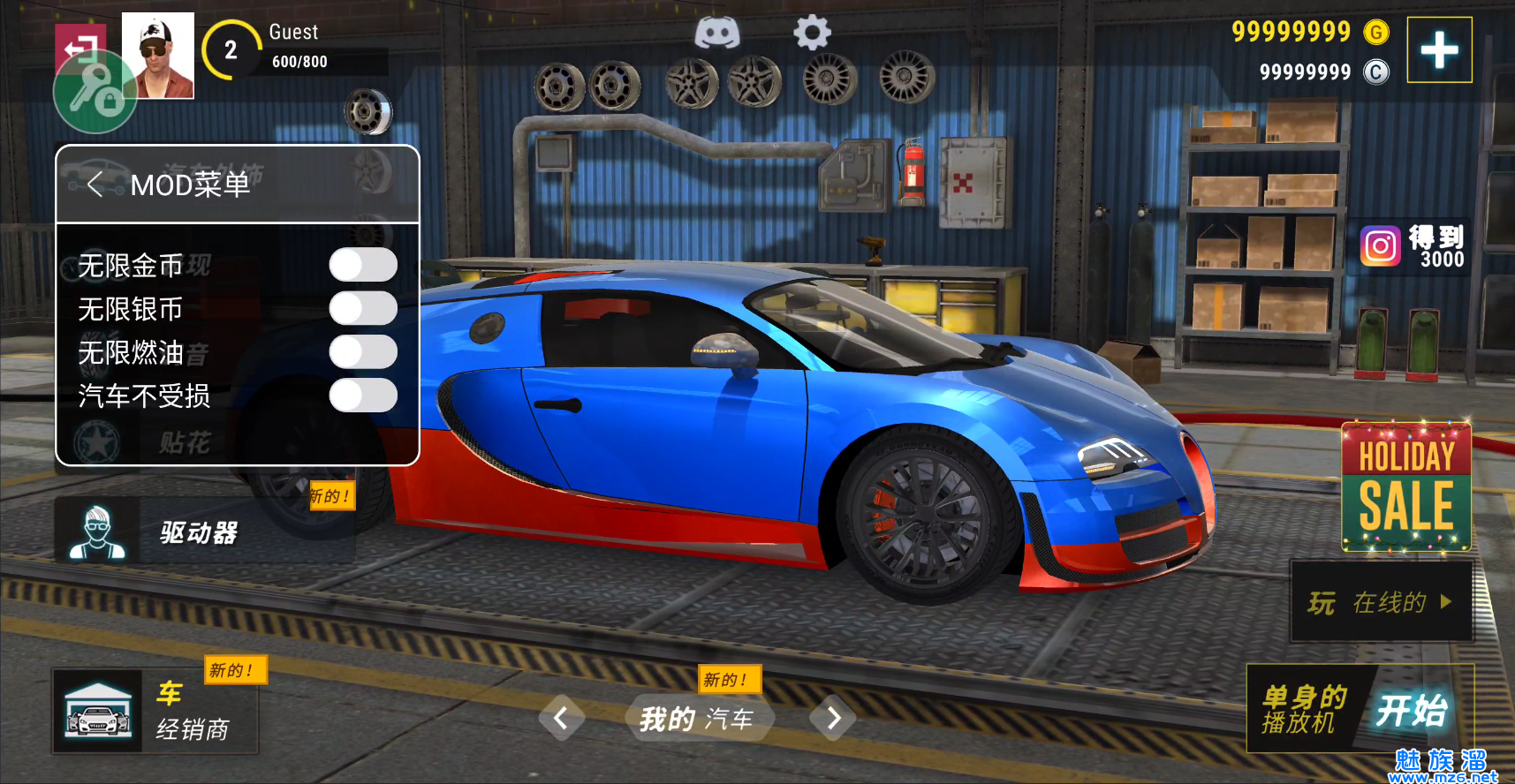Enable the 无限银币 unlimited silver switch
1515x784 pixels.
363,308
